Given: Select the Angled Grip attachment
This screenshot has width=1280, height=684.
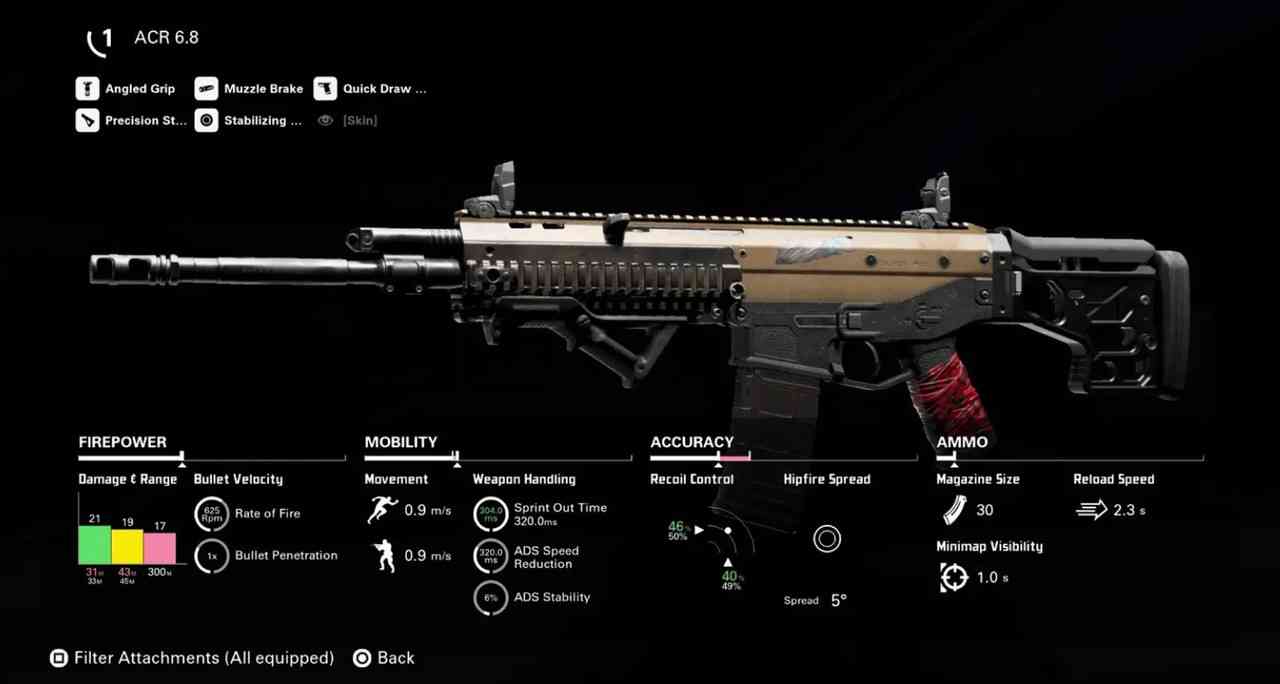Looking at the screenshot, I should click(126, 89).
